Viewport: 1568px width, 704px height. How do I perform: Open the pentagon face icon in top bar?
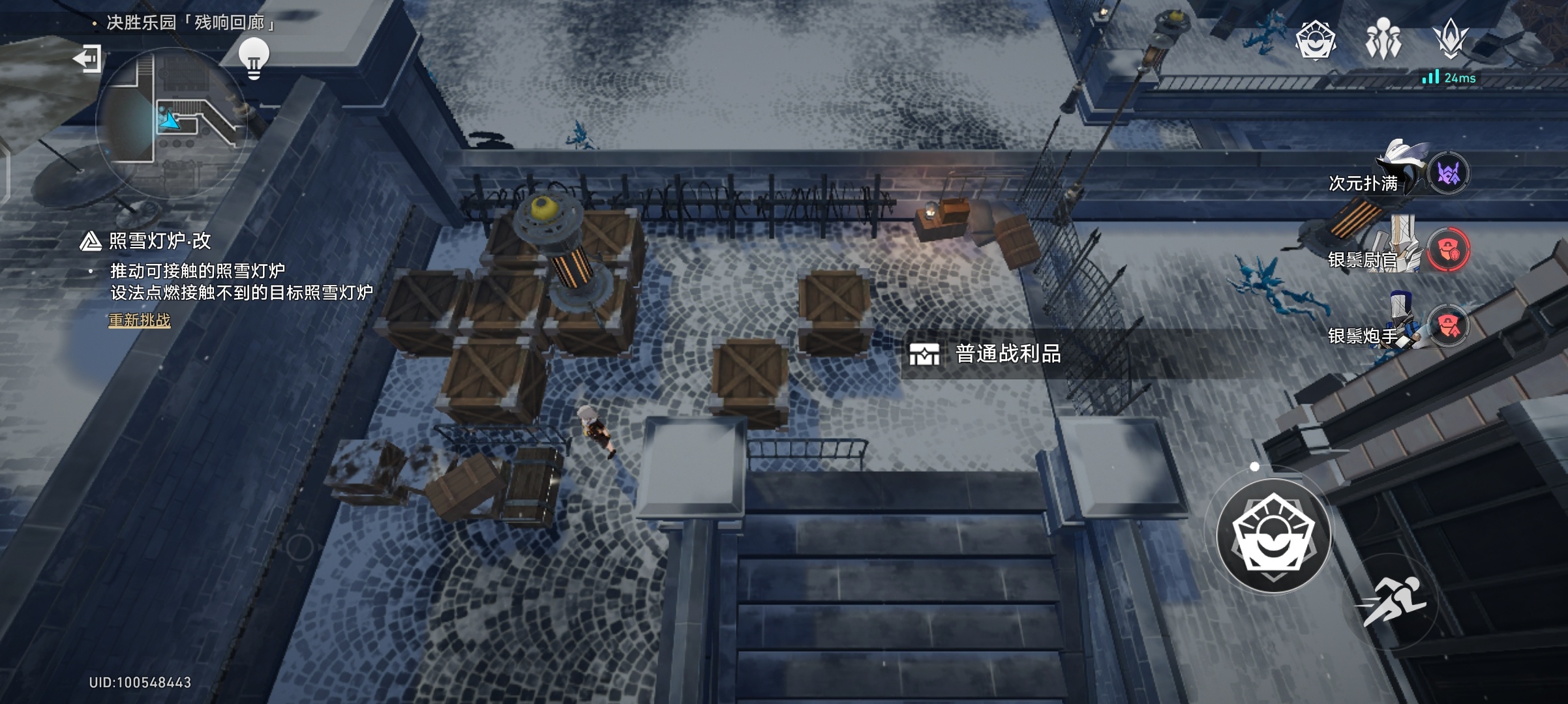(1315, 40)
